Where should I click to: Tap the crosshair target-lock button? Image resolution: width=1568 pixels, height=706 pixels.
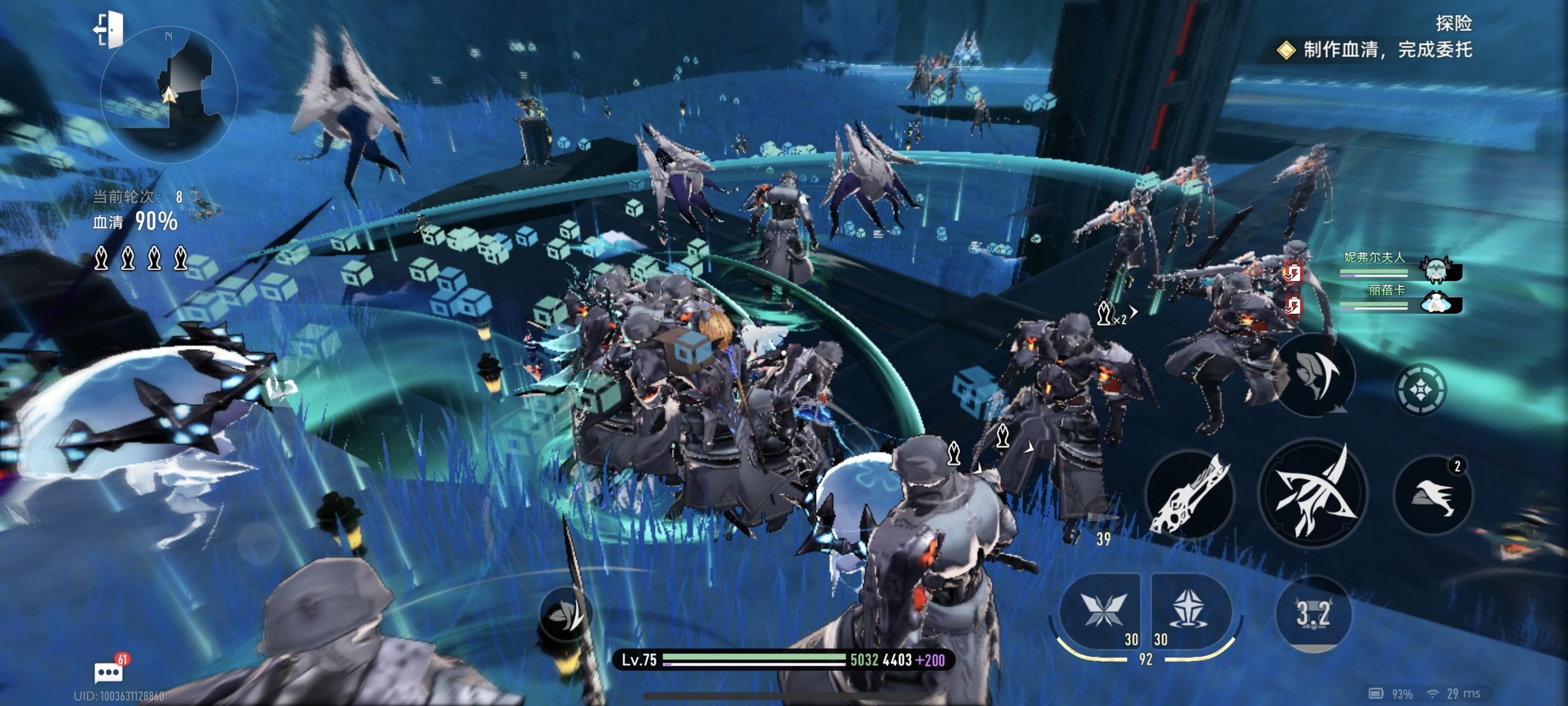pos(1420,389)
